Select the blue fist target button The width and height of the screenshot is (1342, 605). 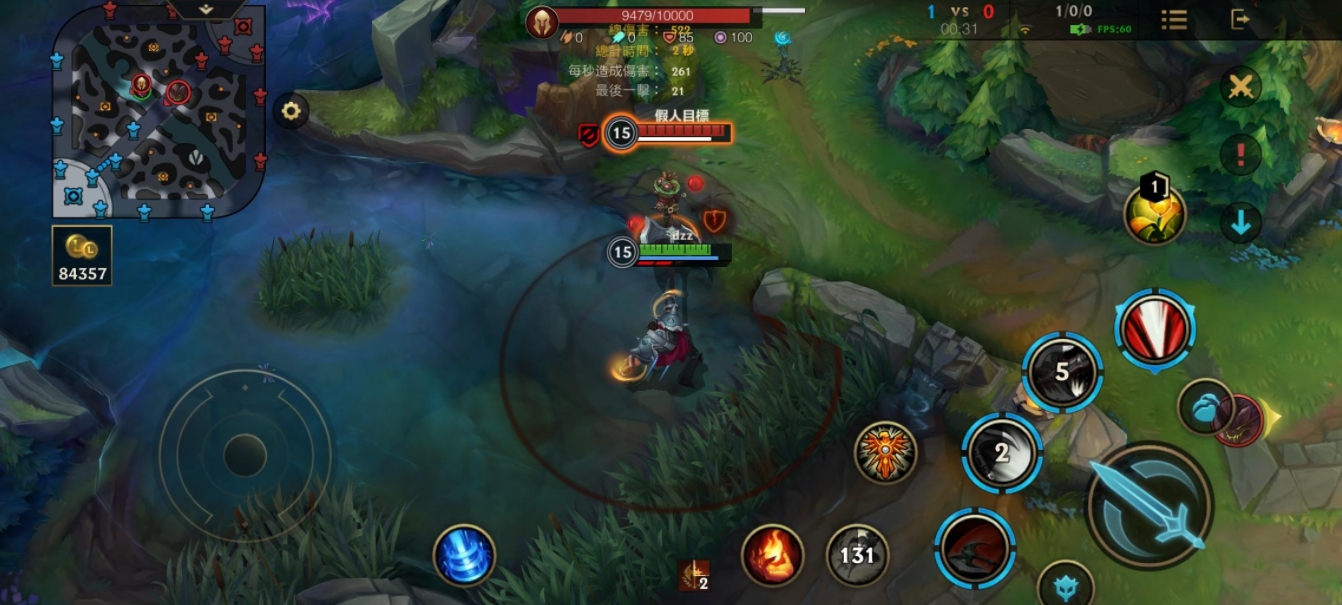(x=1203, y=407)
